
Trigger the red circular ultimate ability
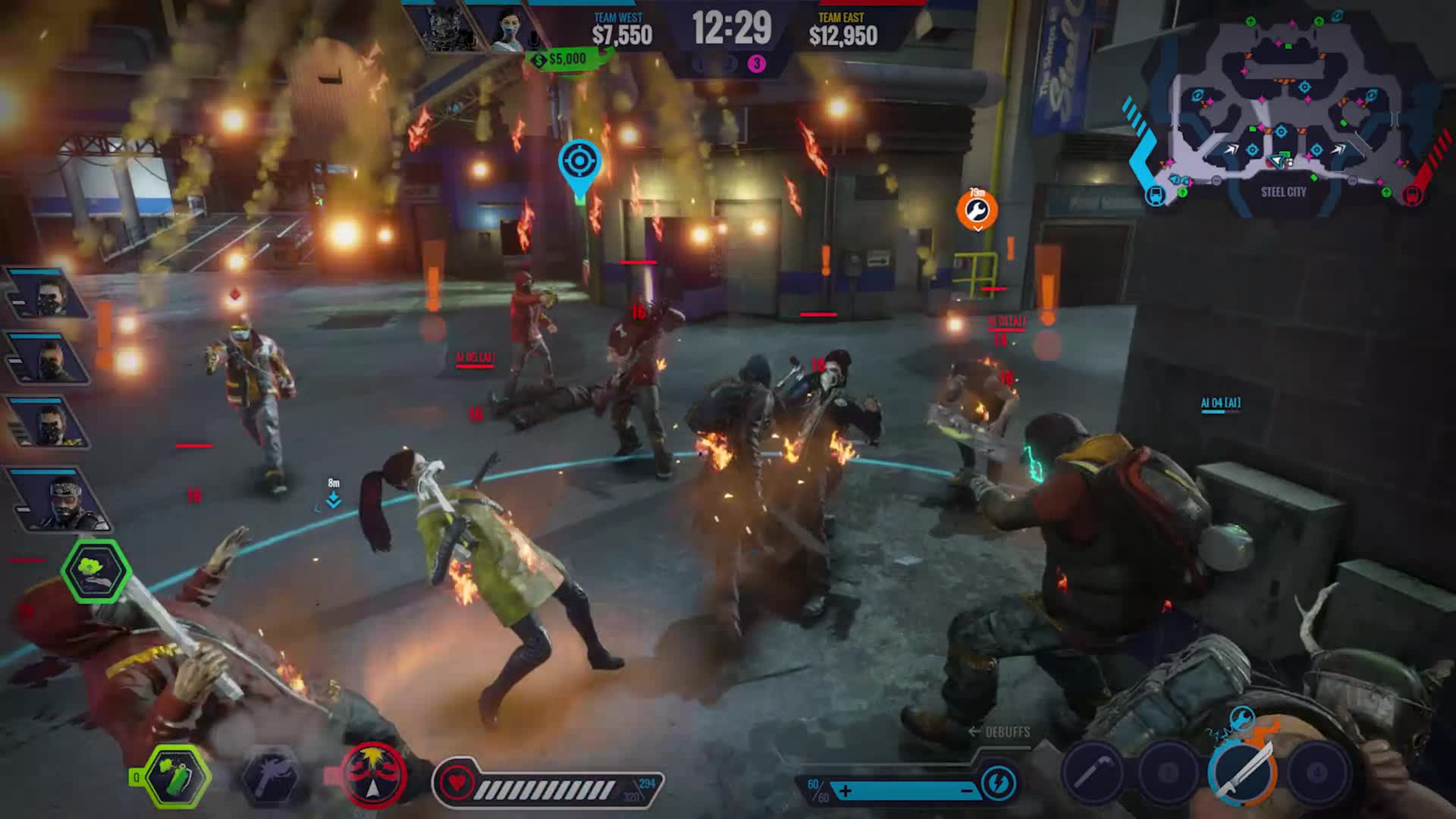click(372, 776)
